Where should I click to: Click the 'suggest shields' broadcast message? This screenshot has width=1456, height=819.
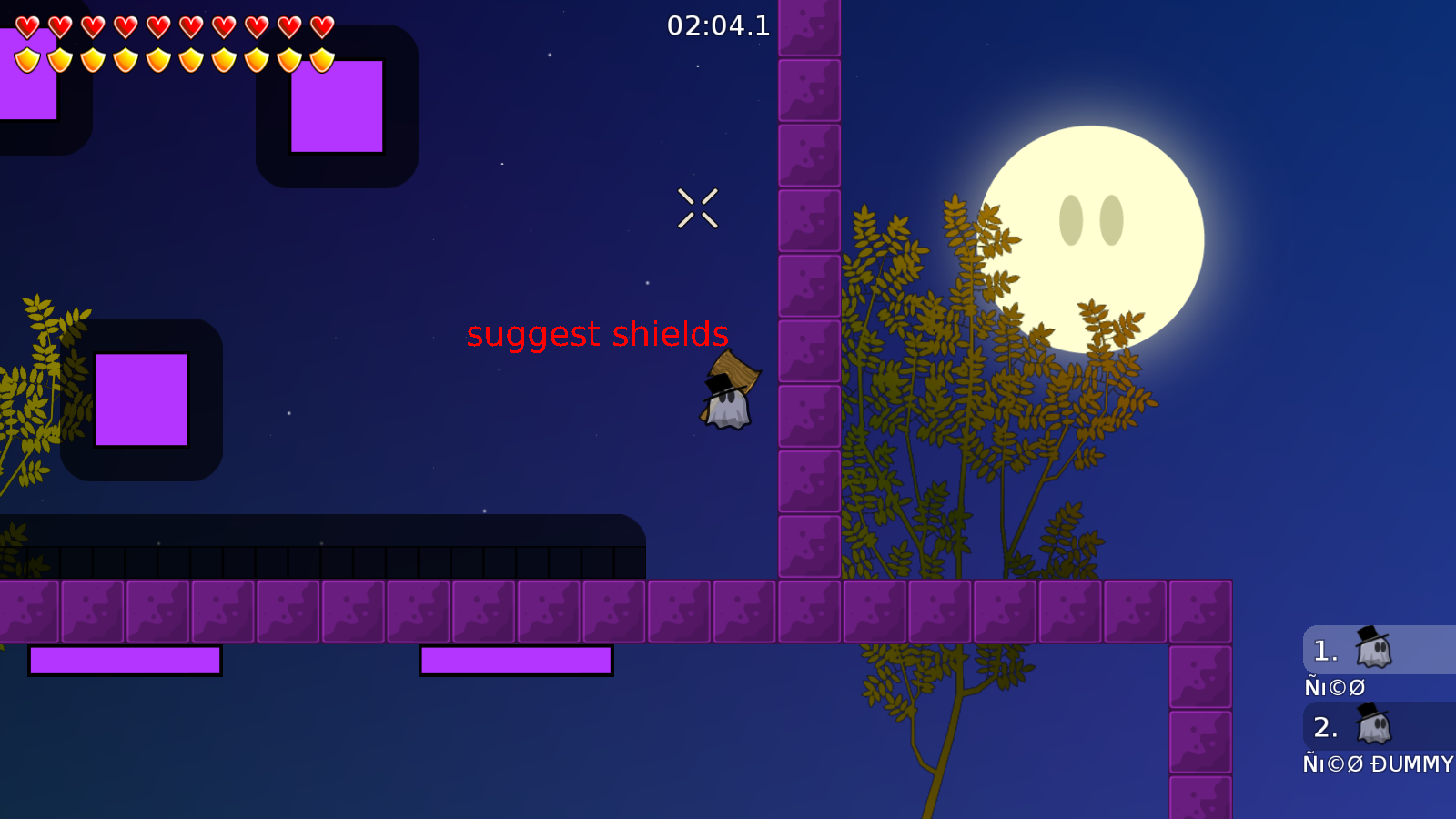point(598,335)
